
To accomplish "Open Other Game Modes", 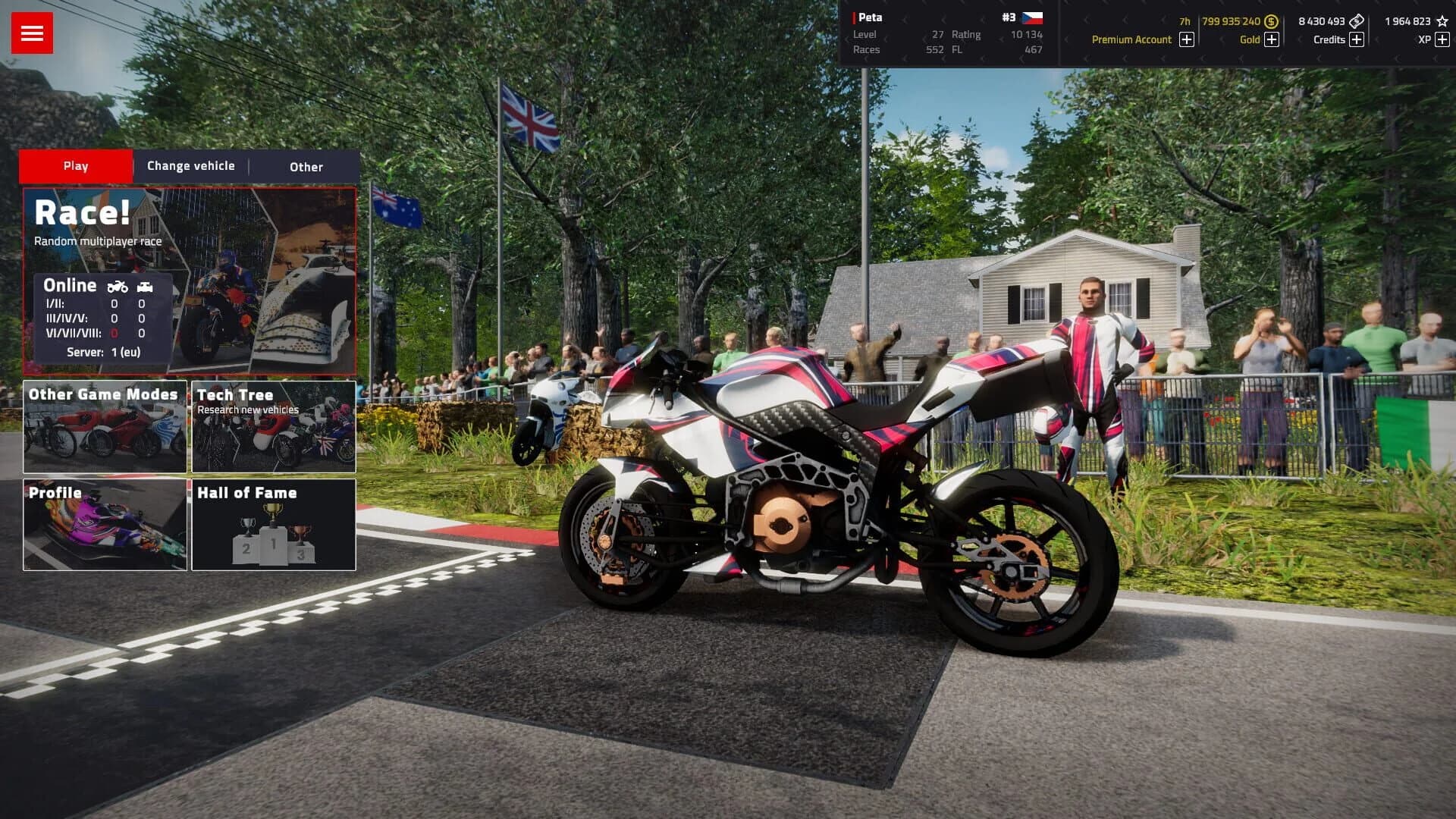I will coord(105,427).
